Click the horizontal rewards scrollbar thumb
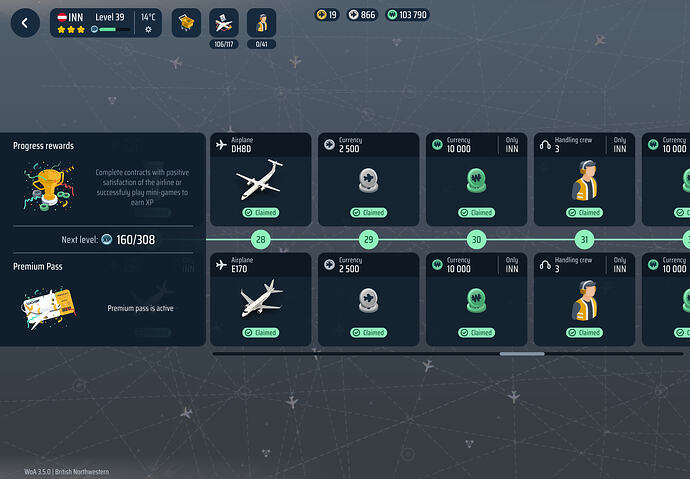The image size is (690, 479). coord(522,353)
